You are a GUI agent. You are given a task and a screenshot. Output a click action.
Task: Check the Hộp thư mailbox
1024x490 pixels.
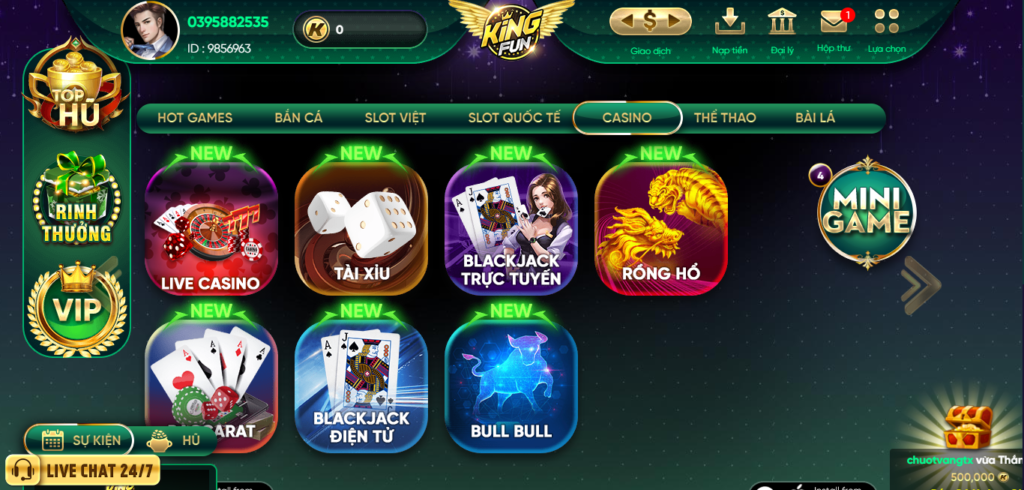(833, 28)
